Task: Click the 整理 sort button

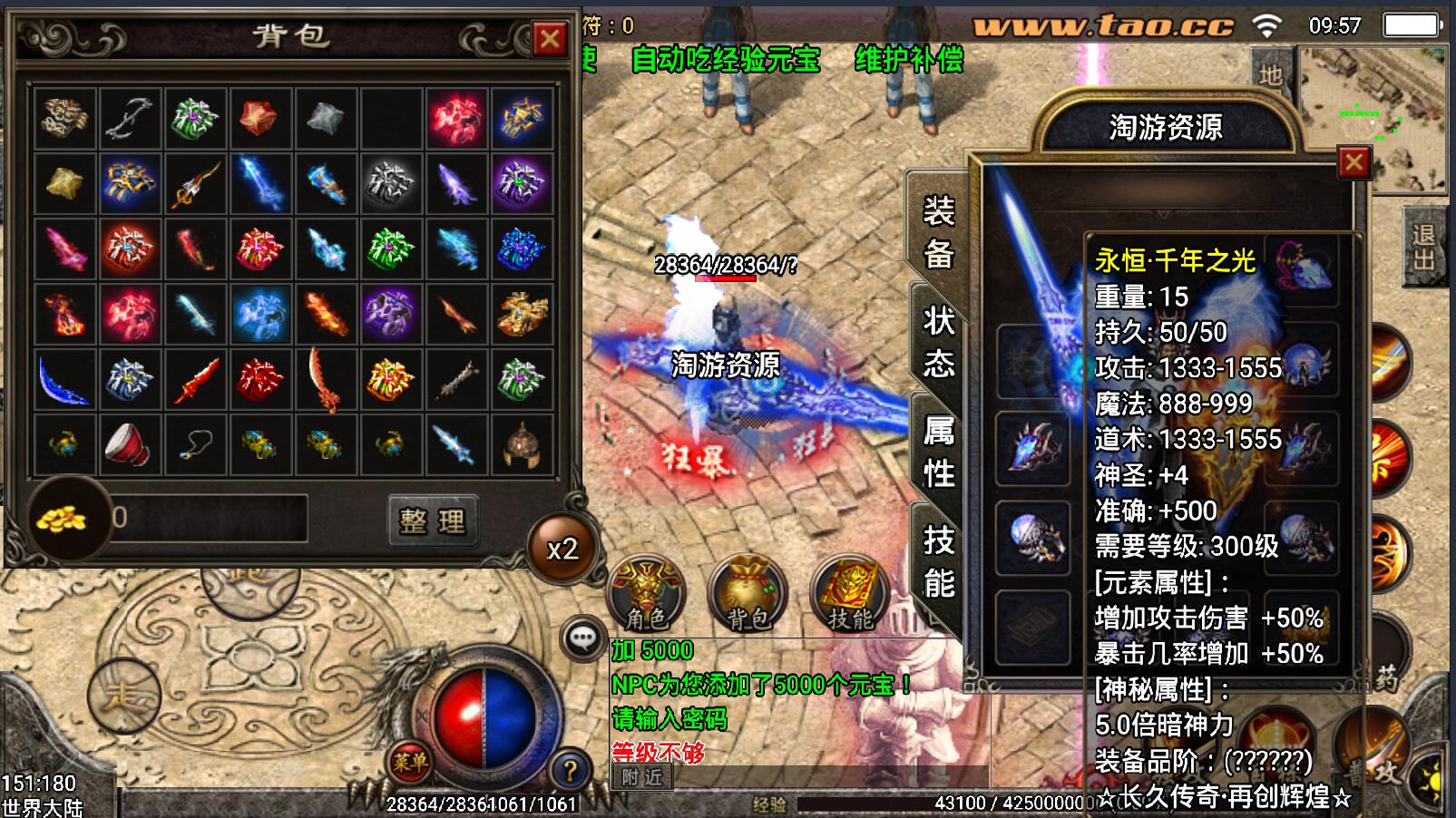Action: (433, 520)
